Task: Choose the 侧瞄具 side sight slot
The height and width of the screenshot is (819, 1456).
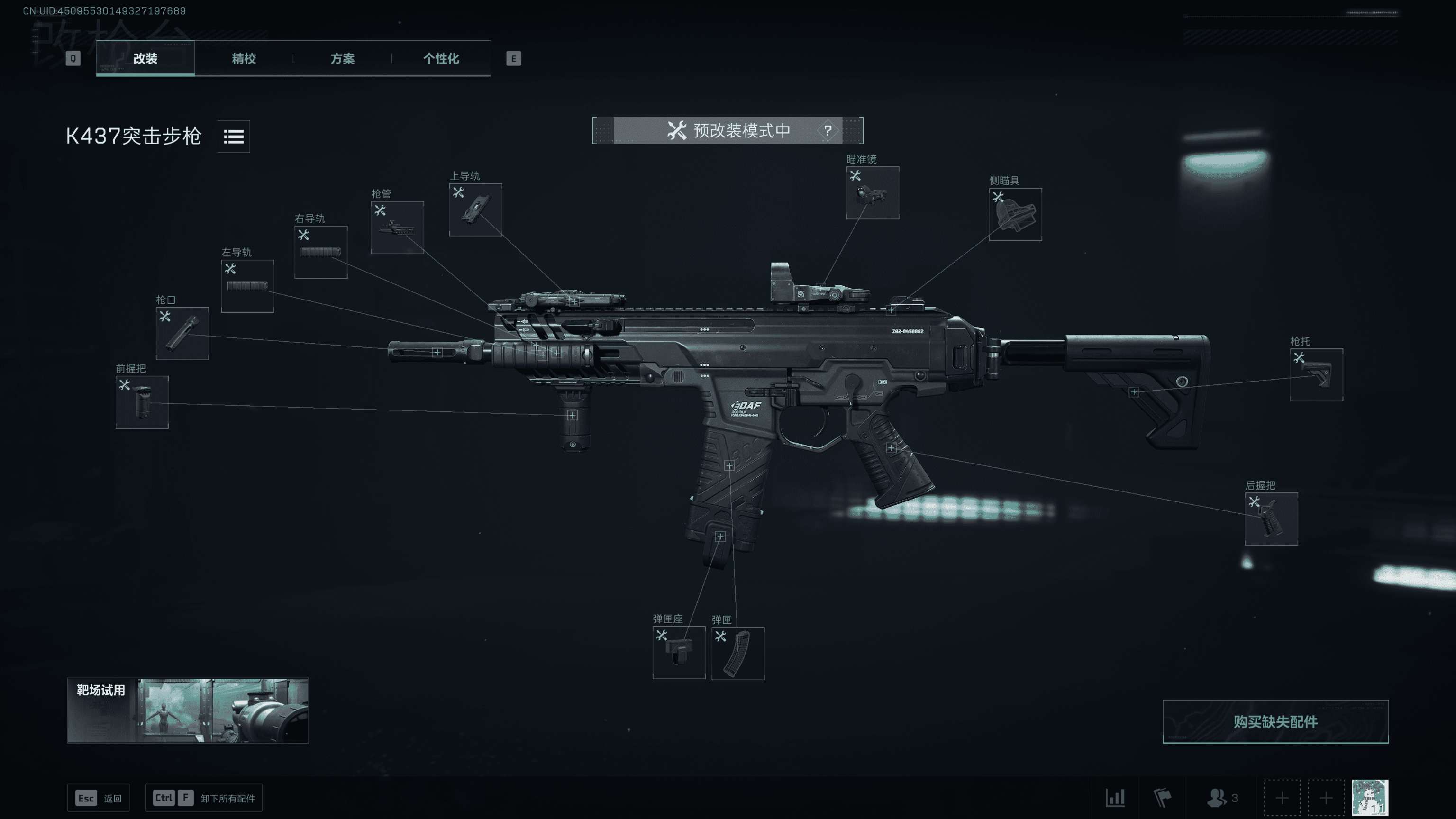Action: [x=1015, y=215]
